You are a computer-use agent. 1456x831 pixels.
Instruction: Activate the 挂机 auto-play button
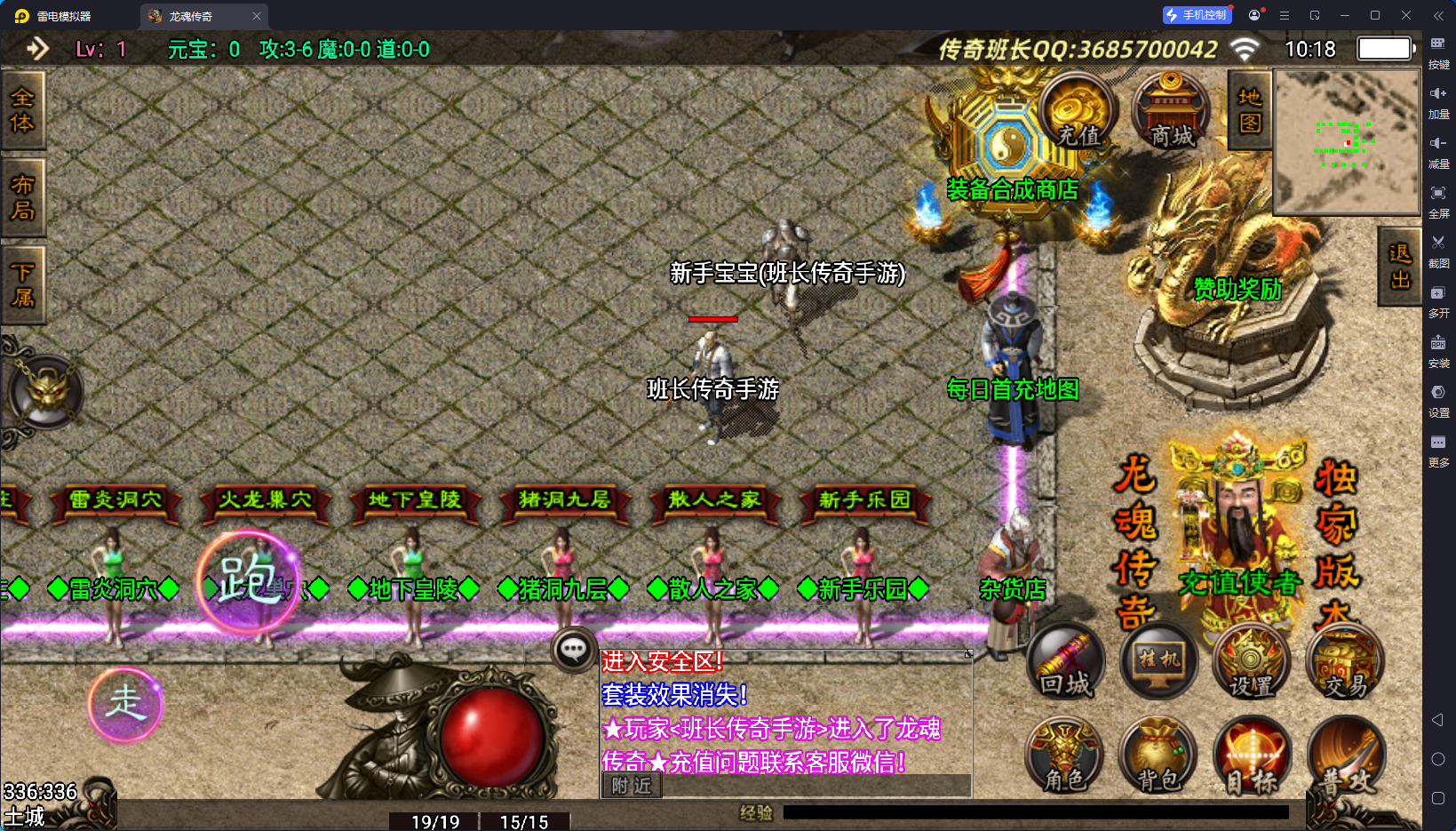[1159, 662]
